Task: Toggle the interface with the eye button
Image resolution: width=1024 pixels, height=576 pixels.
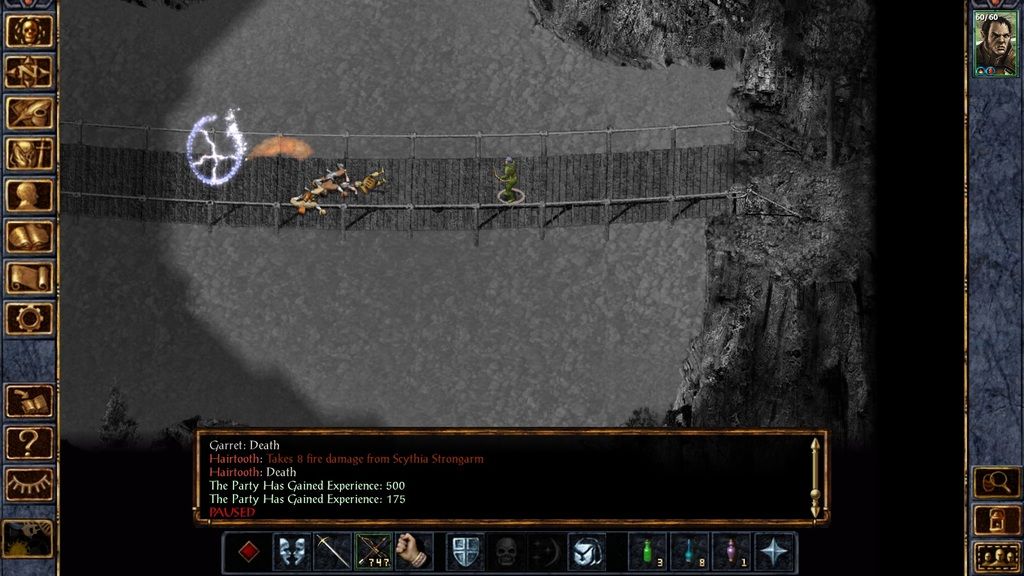Action: coord(30,484)
